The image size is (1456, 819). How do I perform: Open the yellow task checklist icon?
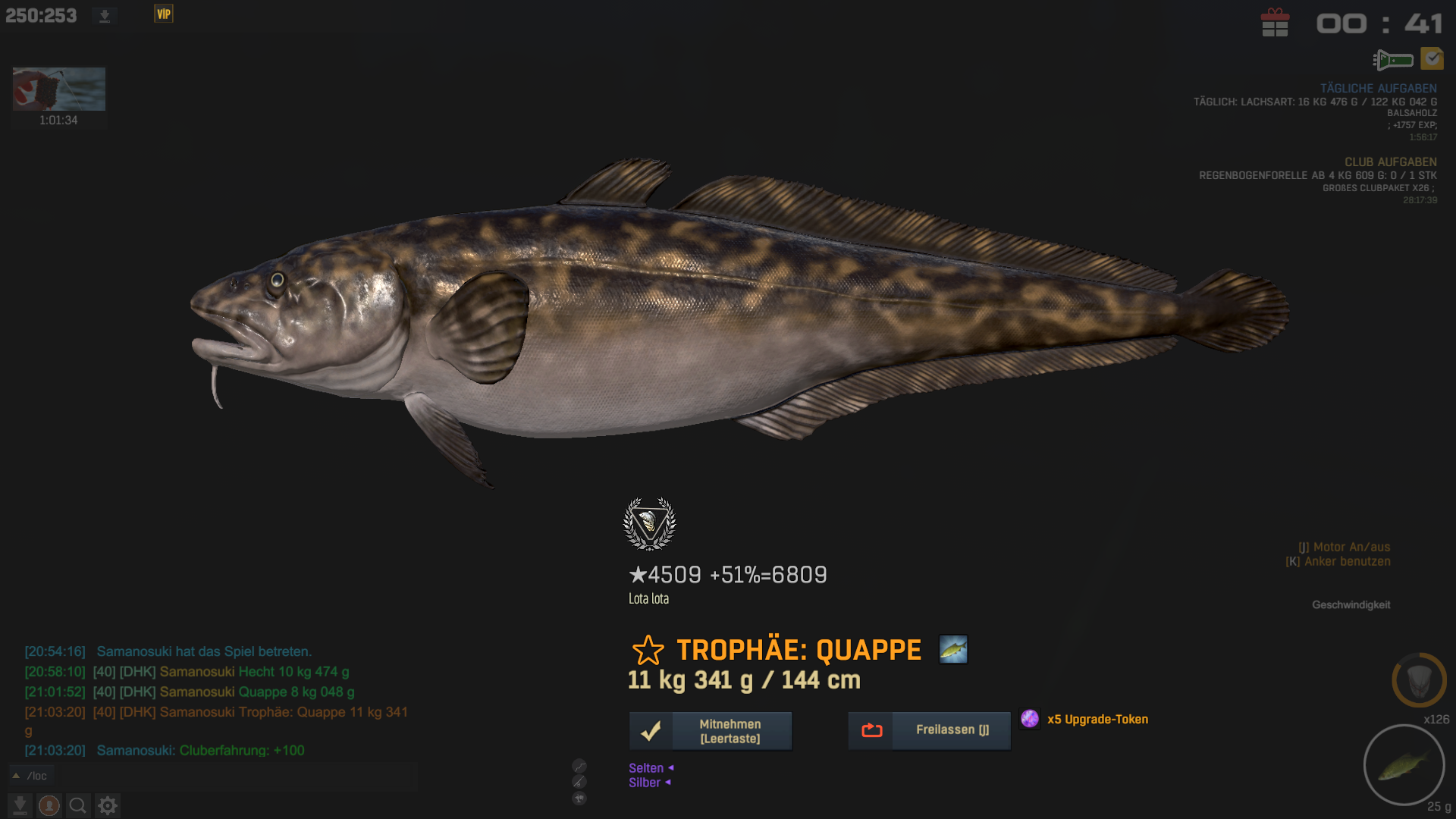coord(1432,58)
